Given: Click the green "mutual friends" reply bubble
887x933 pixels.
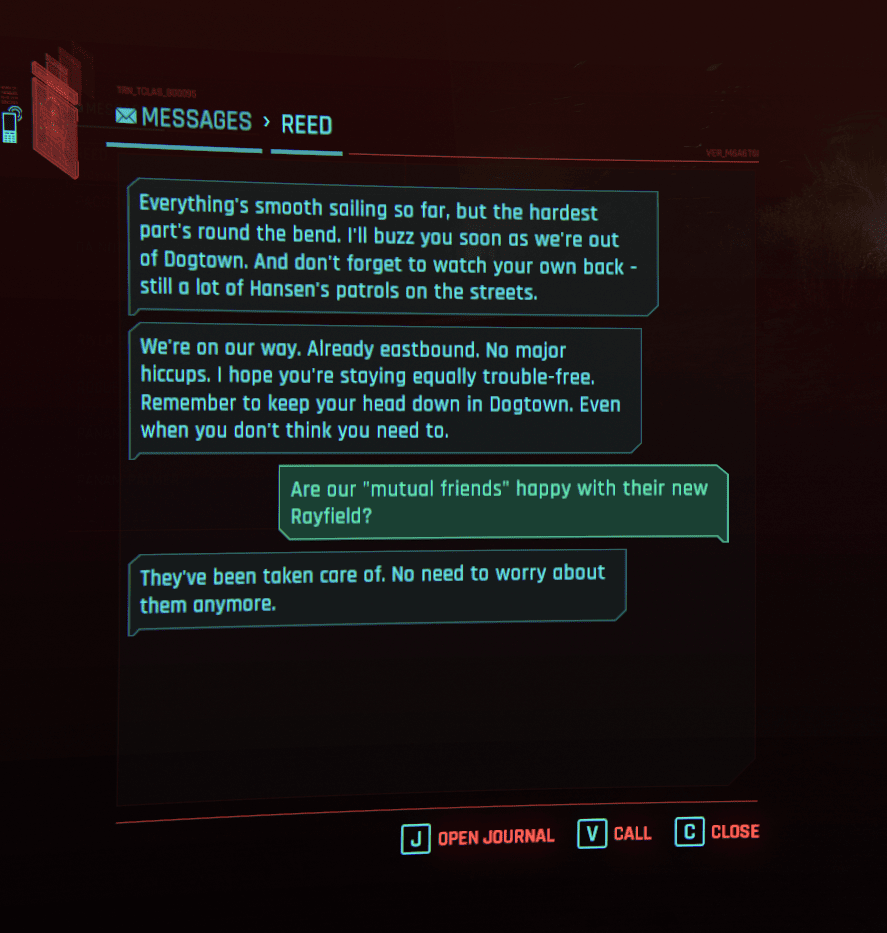Looking at the screenshot, I should coord(502,503).
